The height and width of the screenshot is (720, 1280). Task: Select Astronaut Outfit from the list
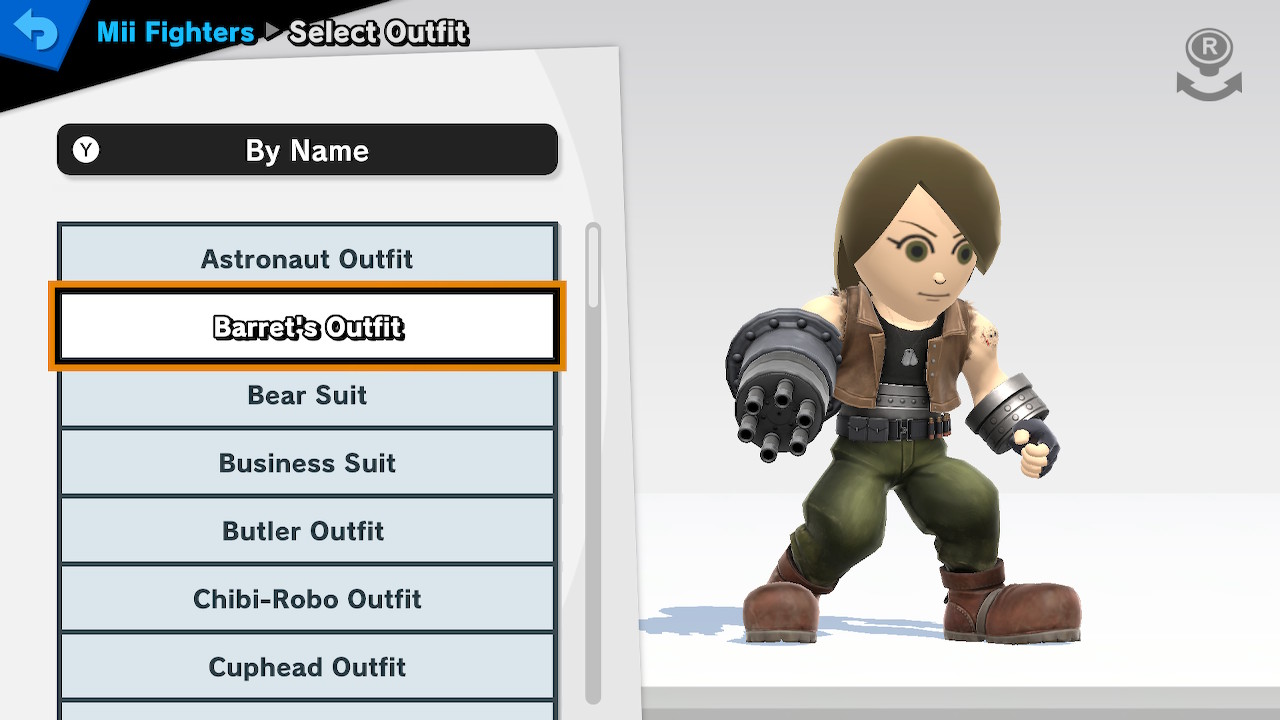[x=307, y=258]
